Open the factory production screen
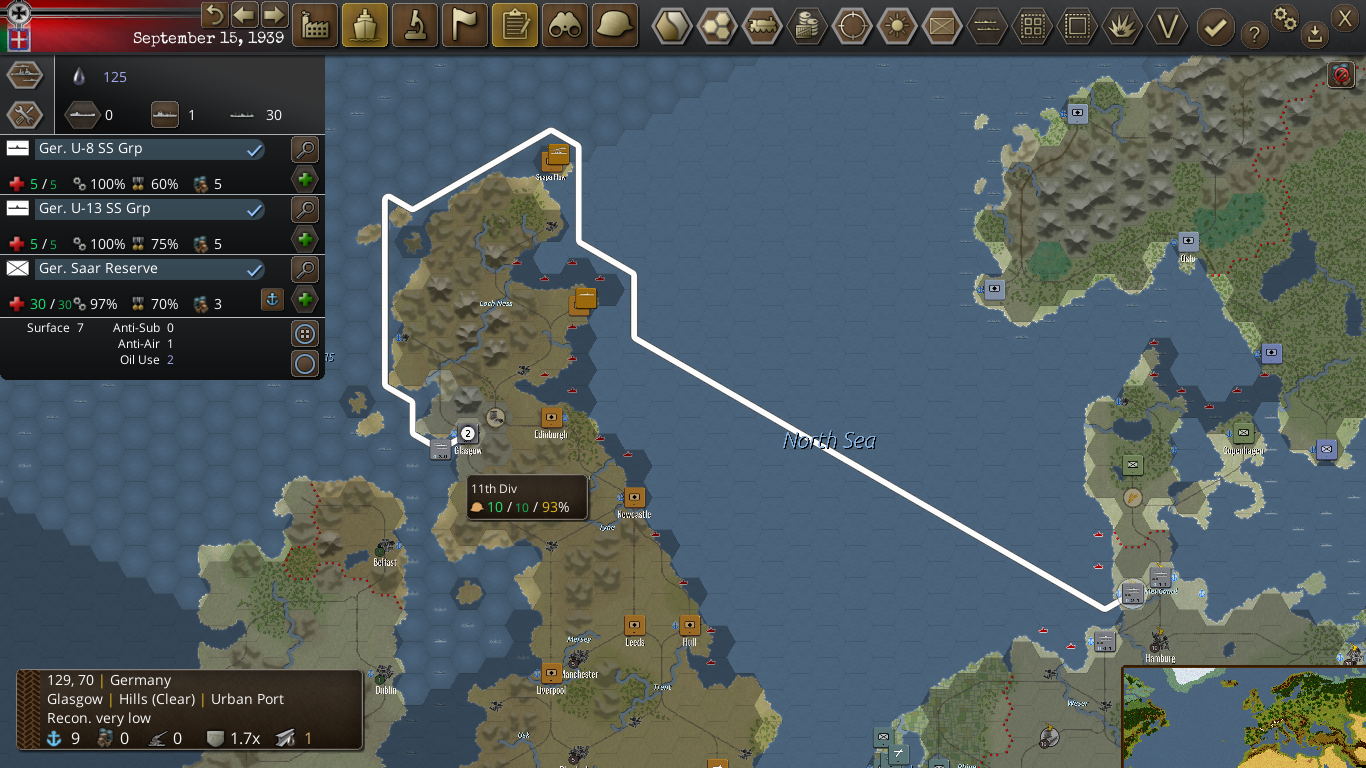1366x768 pixels. 315,26
